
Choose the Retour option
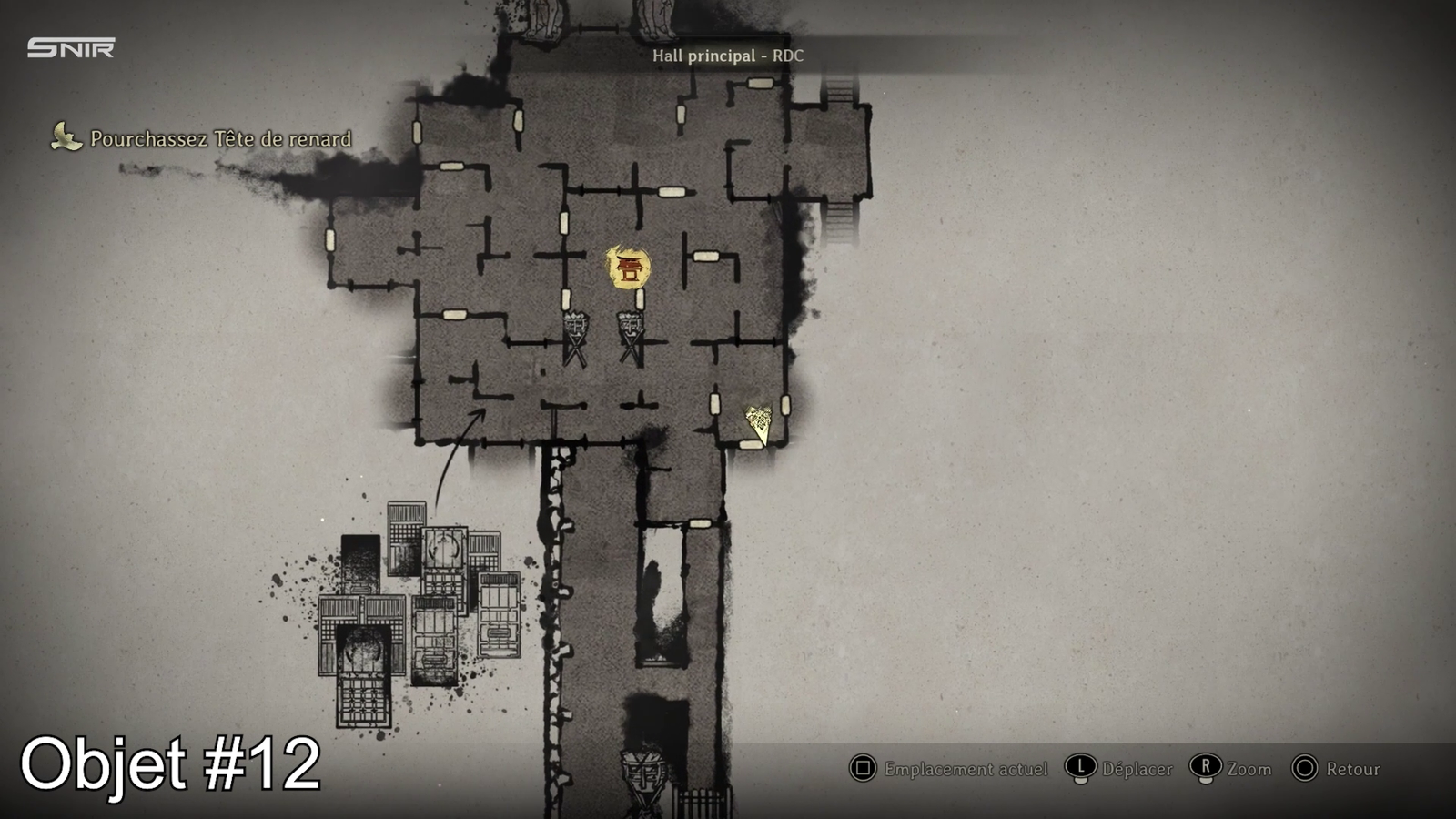tap(1352, 769)
